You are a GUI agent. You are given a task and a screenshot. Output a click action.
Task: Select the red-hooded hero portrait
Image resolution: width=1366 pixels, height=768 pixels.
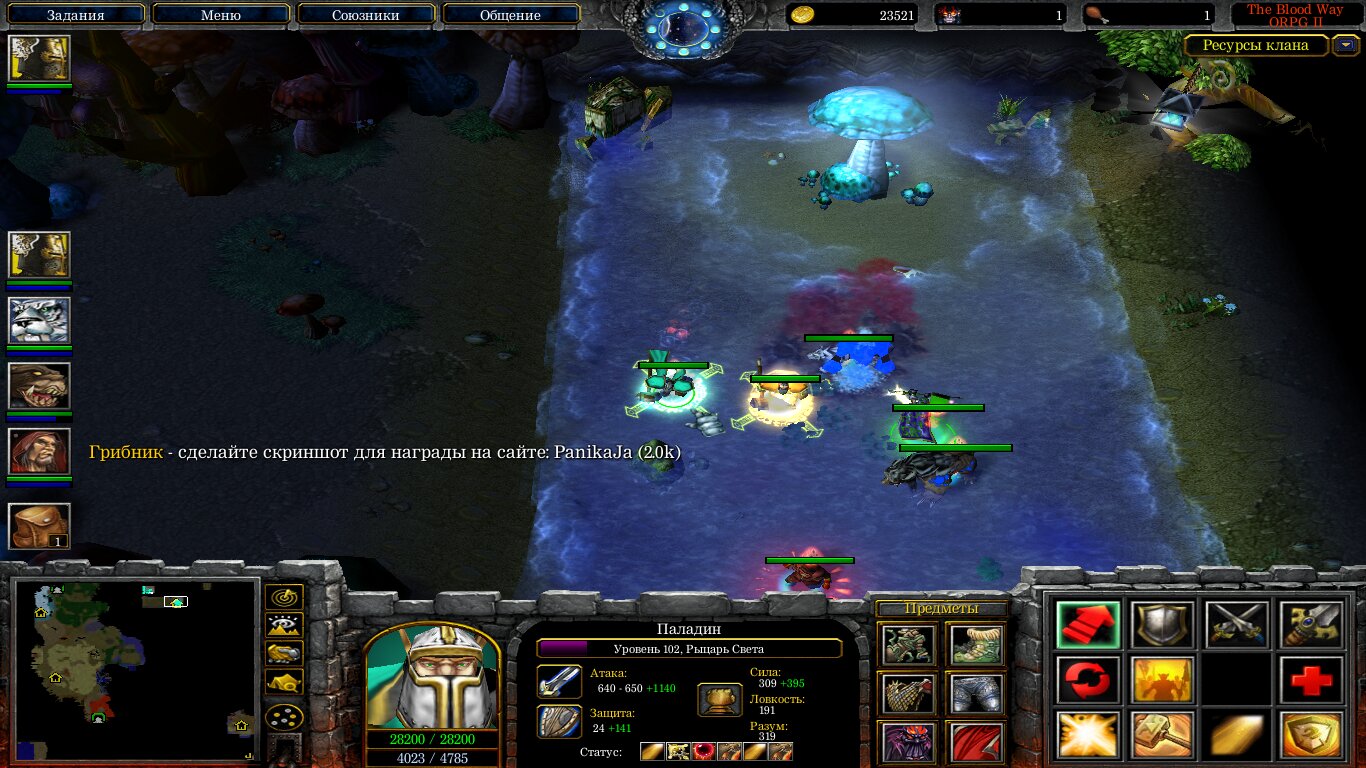pyautogui.click(x=39, y=452)
